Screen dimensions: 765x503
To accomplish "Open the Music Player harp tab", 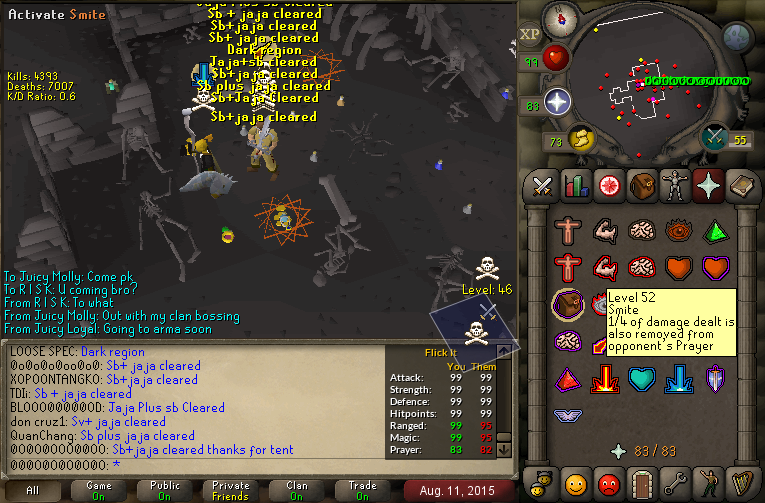I will [740, 482].
